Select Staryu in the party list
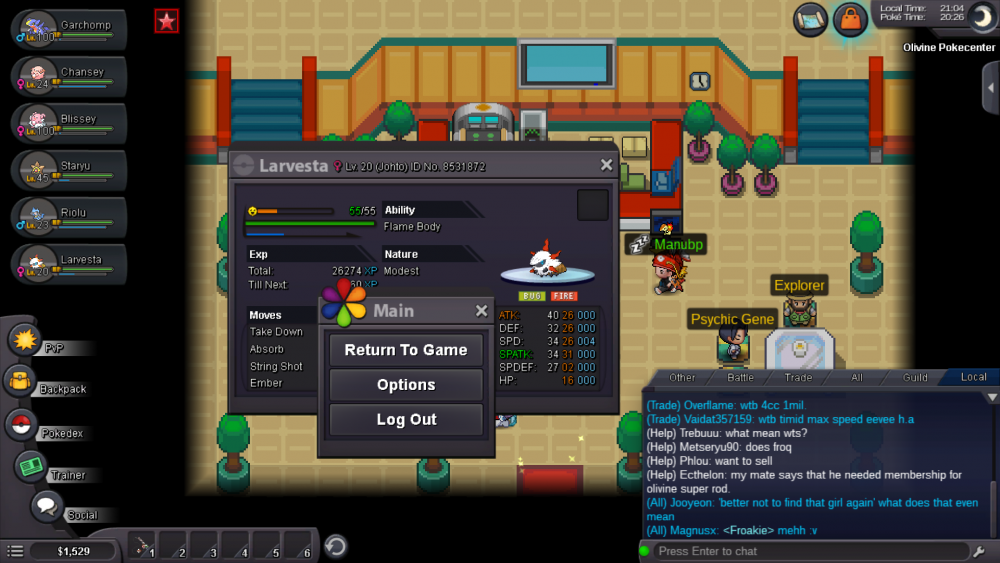This screenshot has width=1000, height=563. click(68, 171)
